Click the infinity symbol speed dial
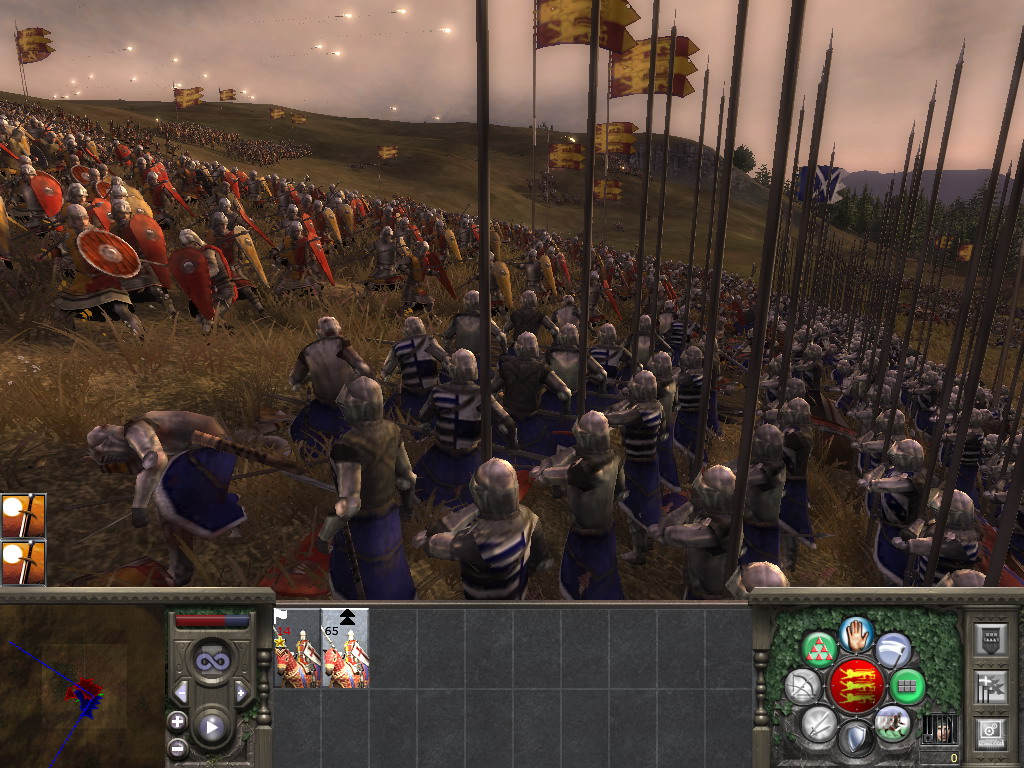Viewport: 1024px width, 768px height. [x=211, y=660]
